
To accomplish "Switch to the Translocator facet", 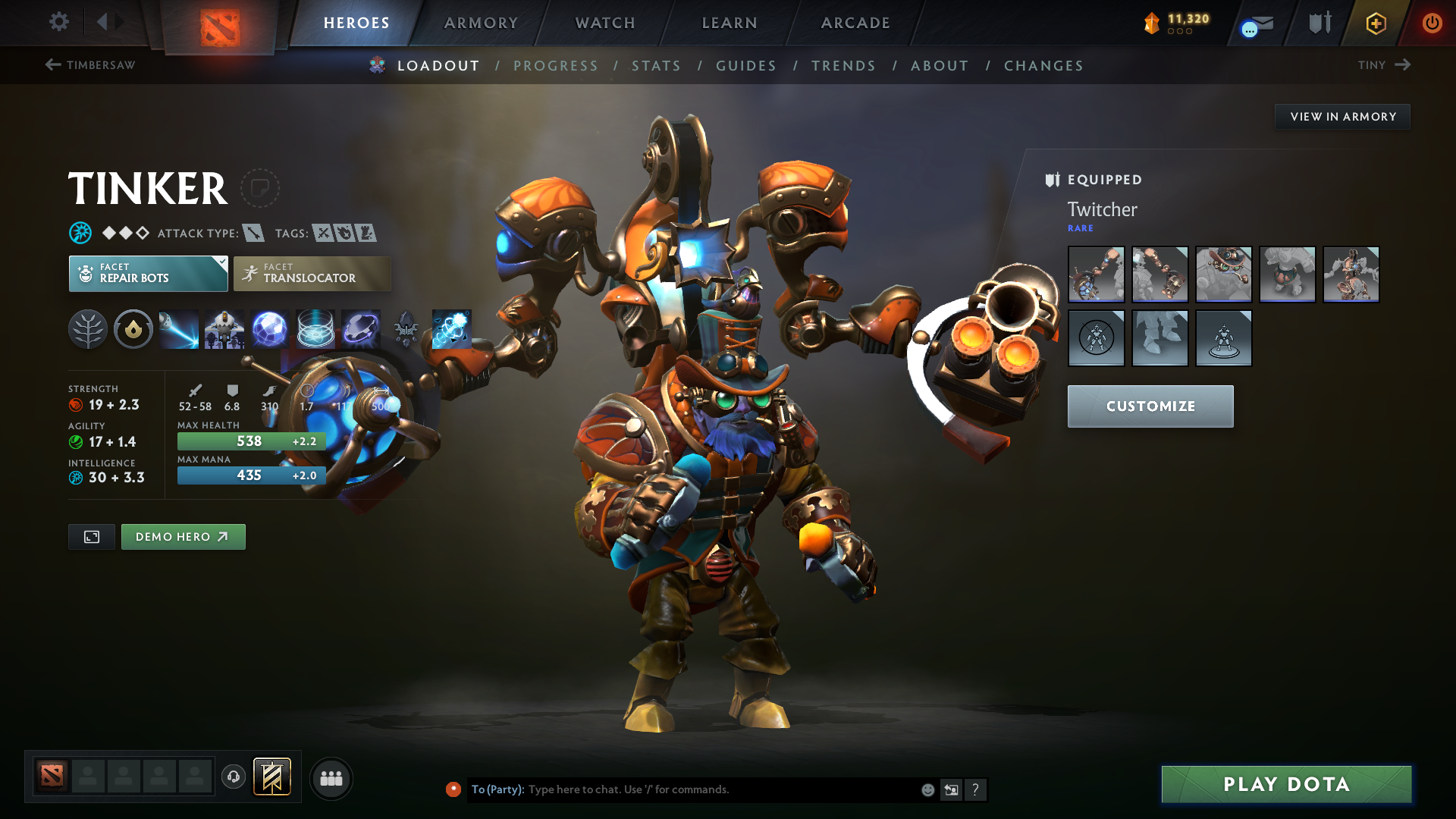I will (312, 273).
